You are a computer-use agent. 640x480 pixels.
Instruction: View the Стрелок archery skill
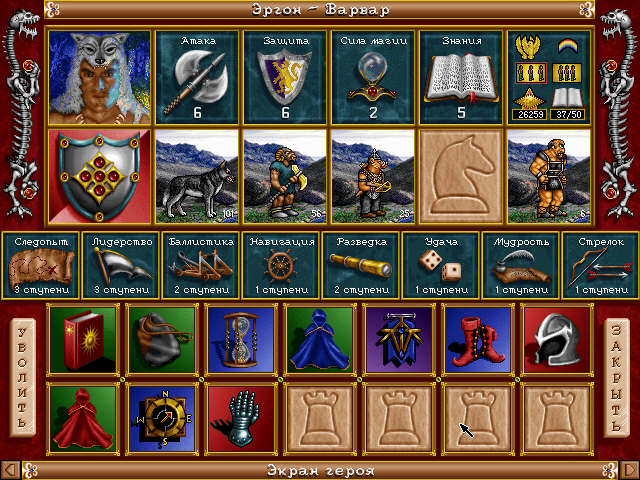(x=598, y=266)
